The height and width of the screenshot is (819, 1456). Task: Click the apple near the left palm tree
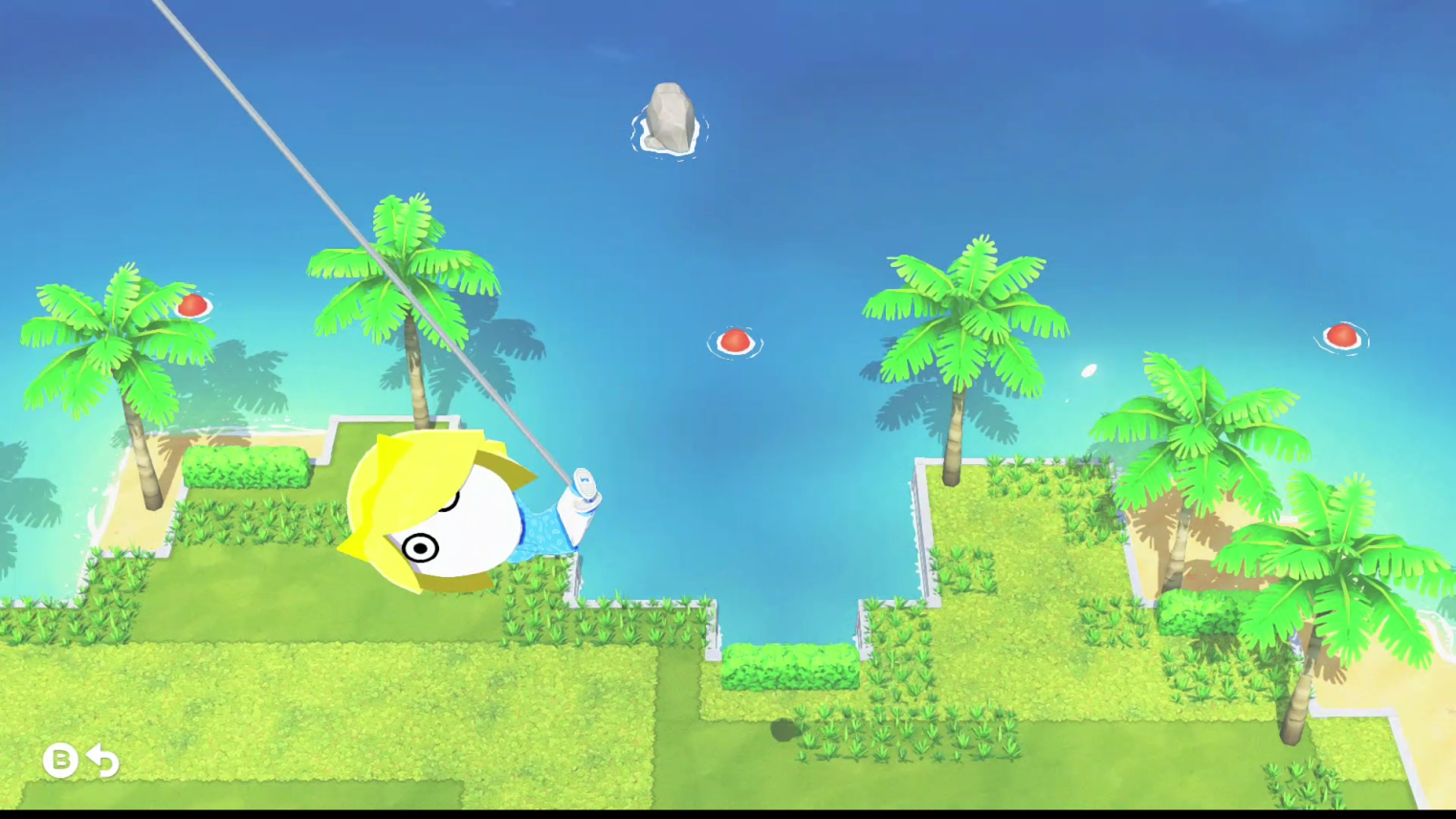coord(191,305)
